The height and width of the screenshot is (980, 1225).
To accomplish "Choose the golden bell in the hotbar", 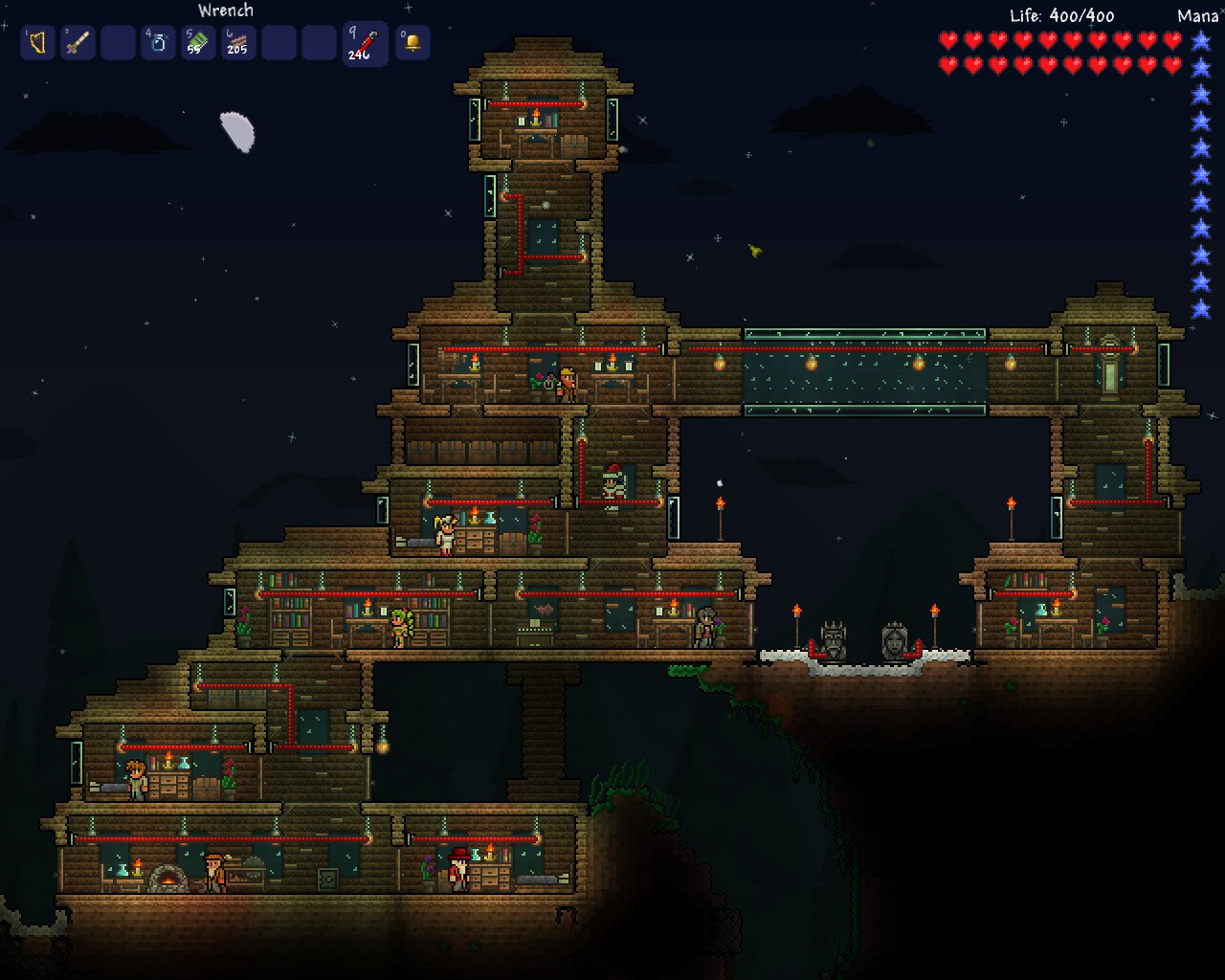I will pyautogui.click(x=412, y=43).
